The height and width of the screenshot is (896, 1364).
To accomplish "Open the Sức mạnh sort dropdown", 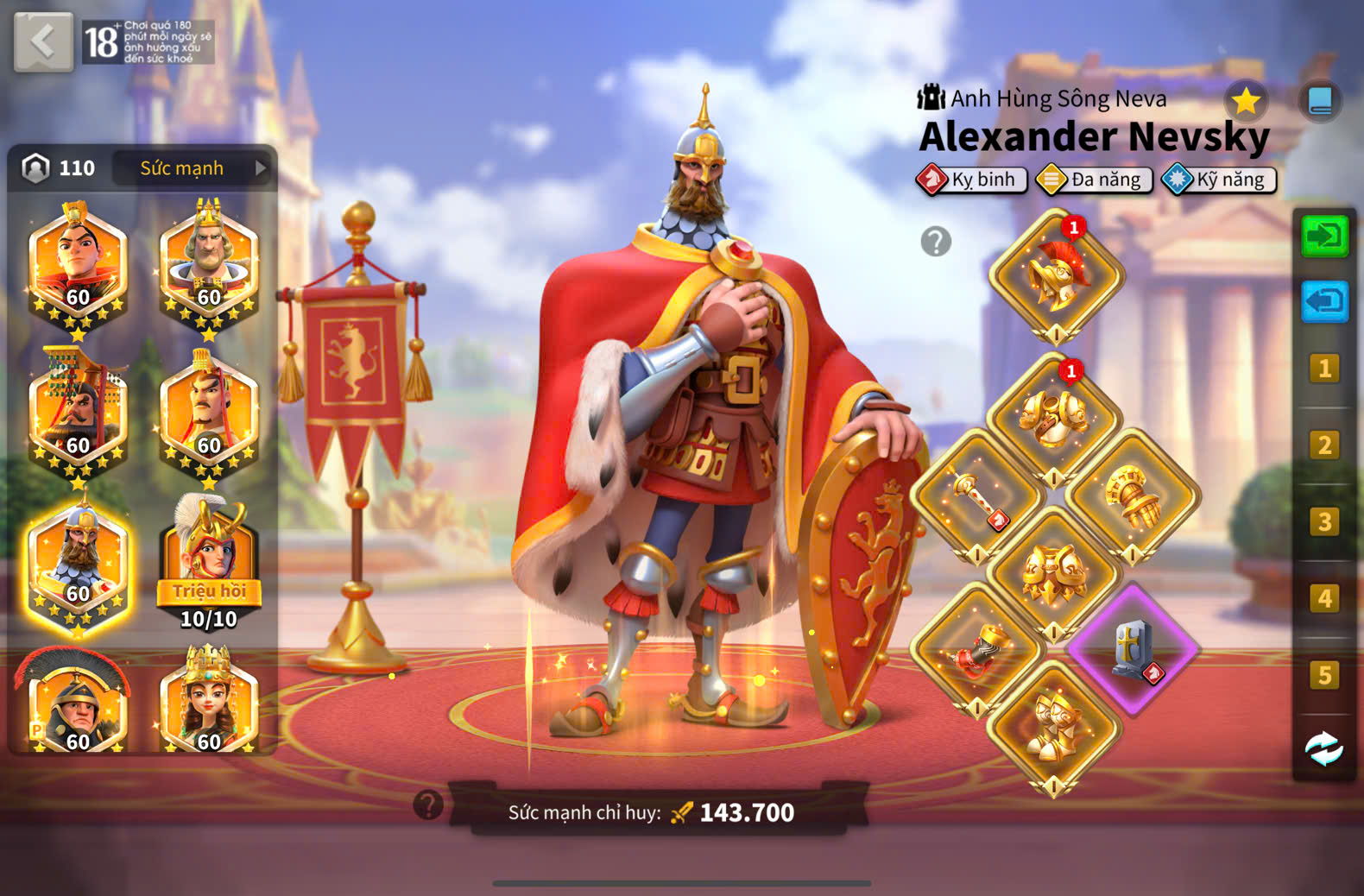I will pyautogui.click(x=192, y=168).
